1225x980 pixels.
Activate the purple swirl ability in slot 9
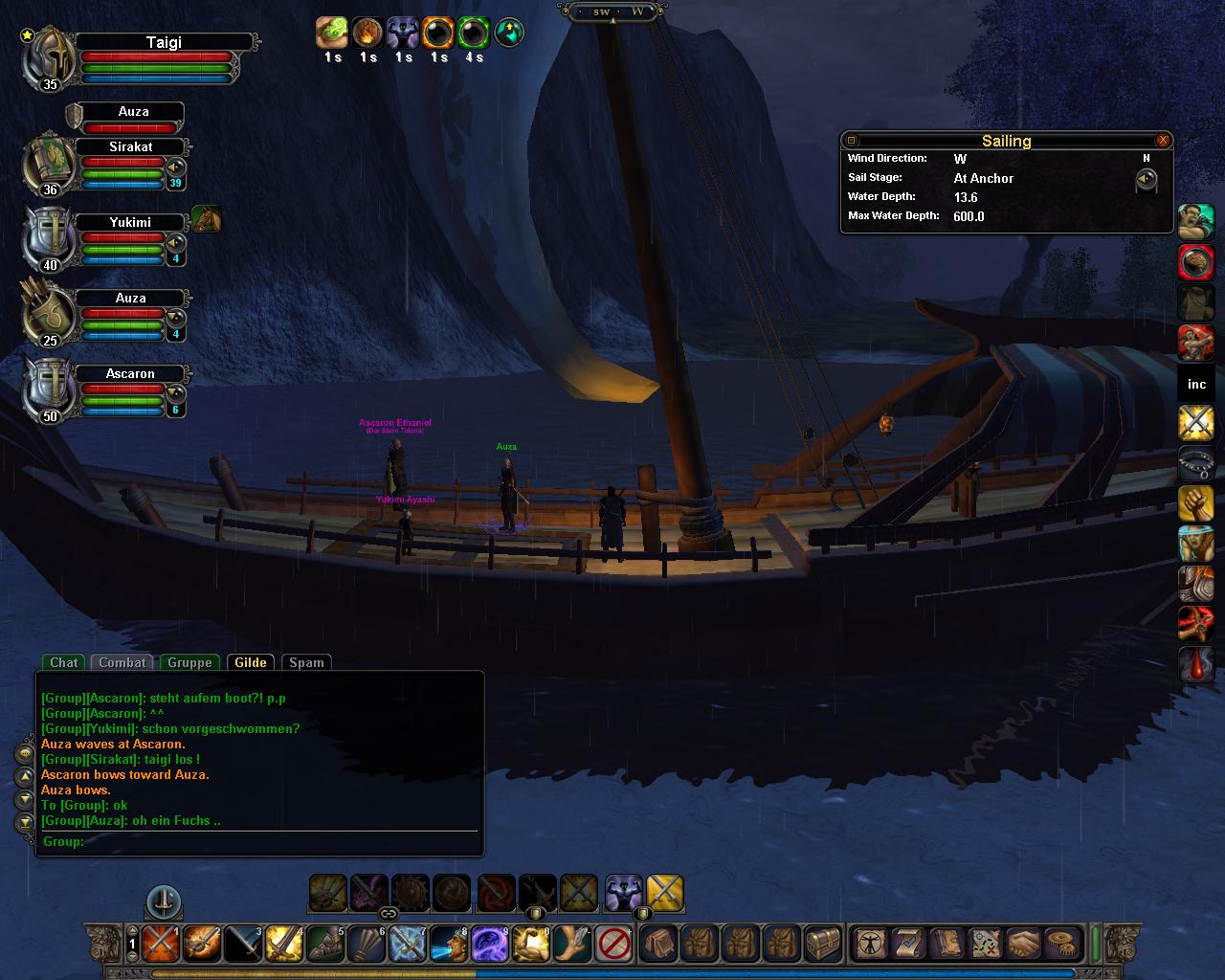[490, 944]
